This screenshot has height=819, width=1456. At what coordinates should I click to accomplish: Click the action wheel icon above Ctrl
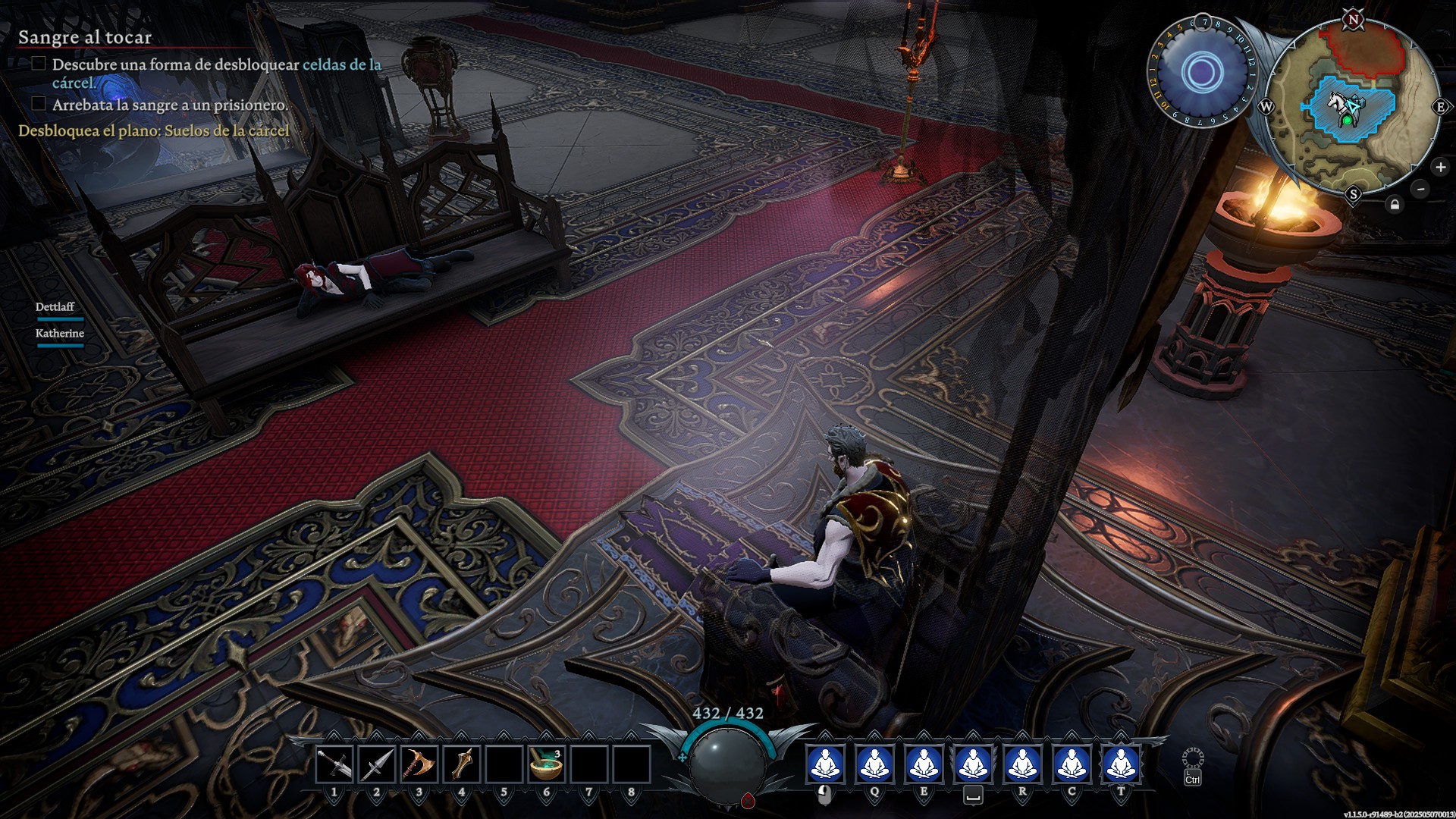tap(1192, 758)
